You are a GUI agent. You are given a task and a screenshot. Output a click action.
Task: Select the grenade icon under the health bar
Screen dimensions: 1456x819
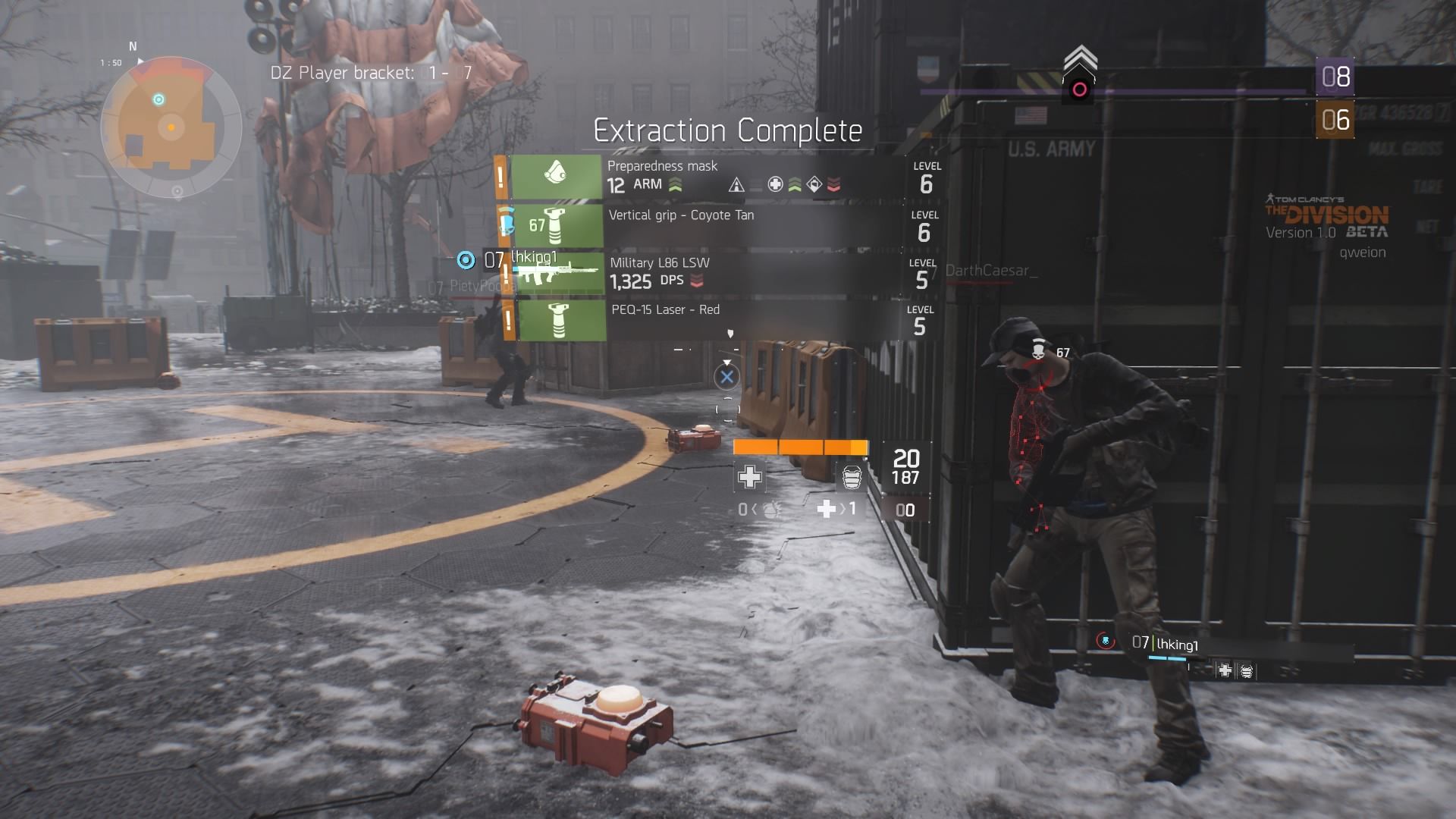click(x=770, y=510)
